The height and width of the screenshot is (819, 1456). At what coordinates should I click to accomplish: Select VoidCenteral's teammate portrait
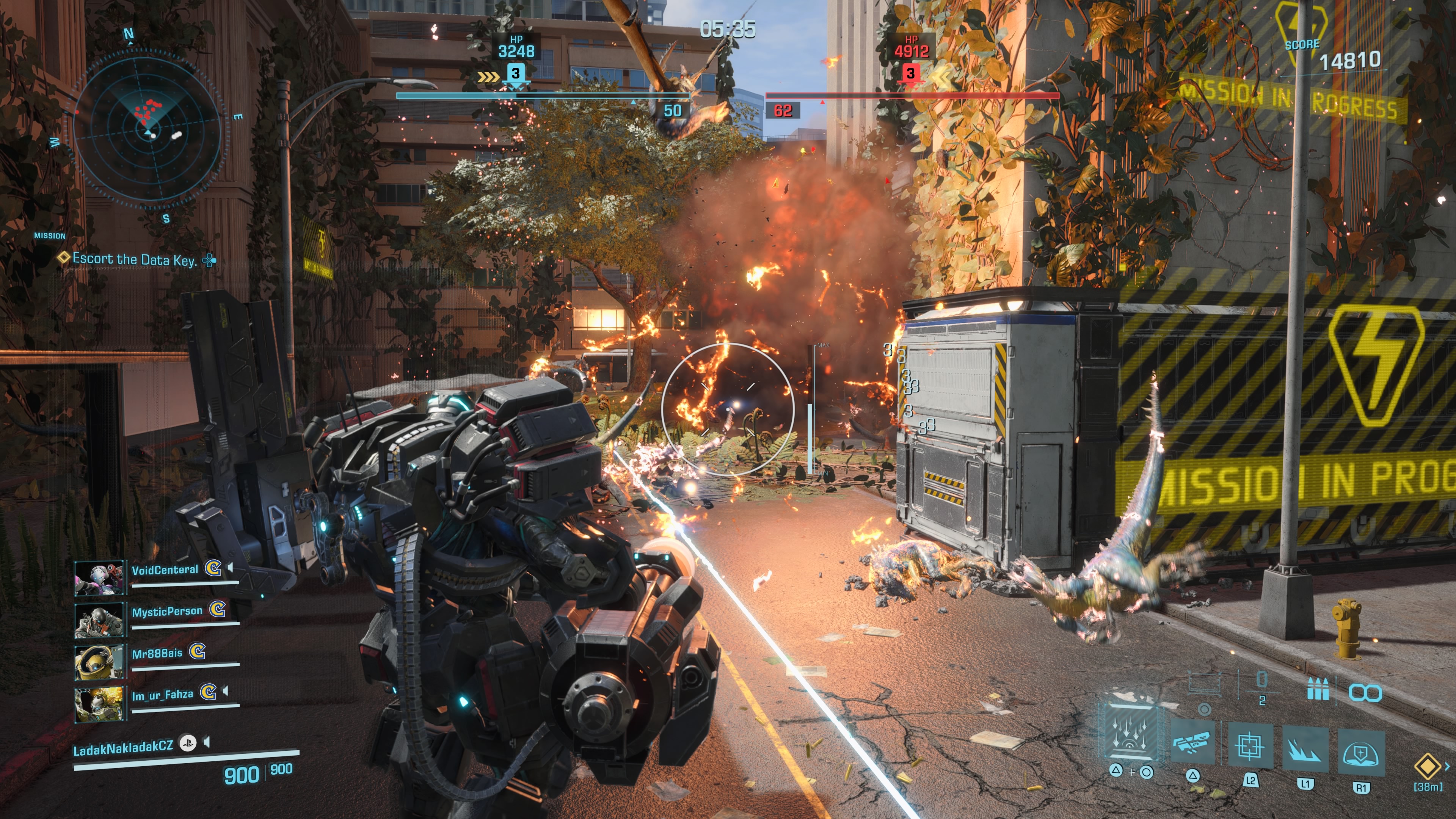click(x=99, y=577)
